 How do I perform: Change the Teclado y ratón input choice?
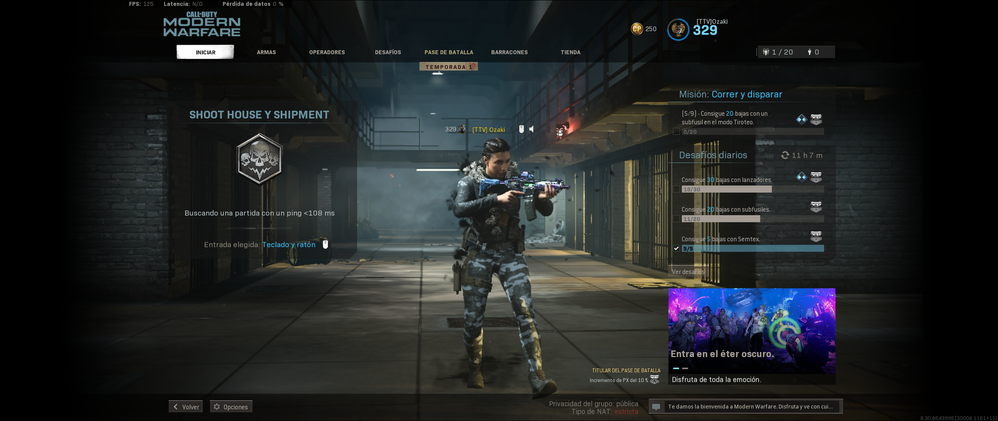coord(289,245)
